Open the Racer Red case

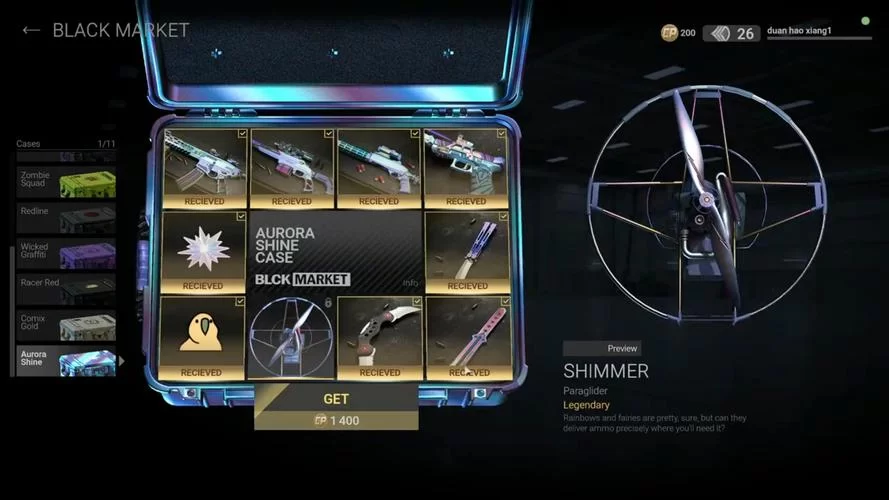click(67, 289)
